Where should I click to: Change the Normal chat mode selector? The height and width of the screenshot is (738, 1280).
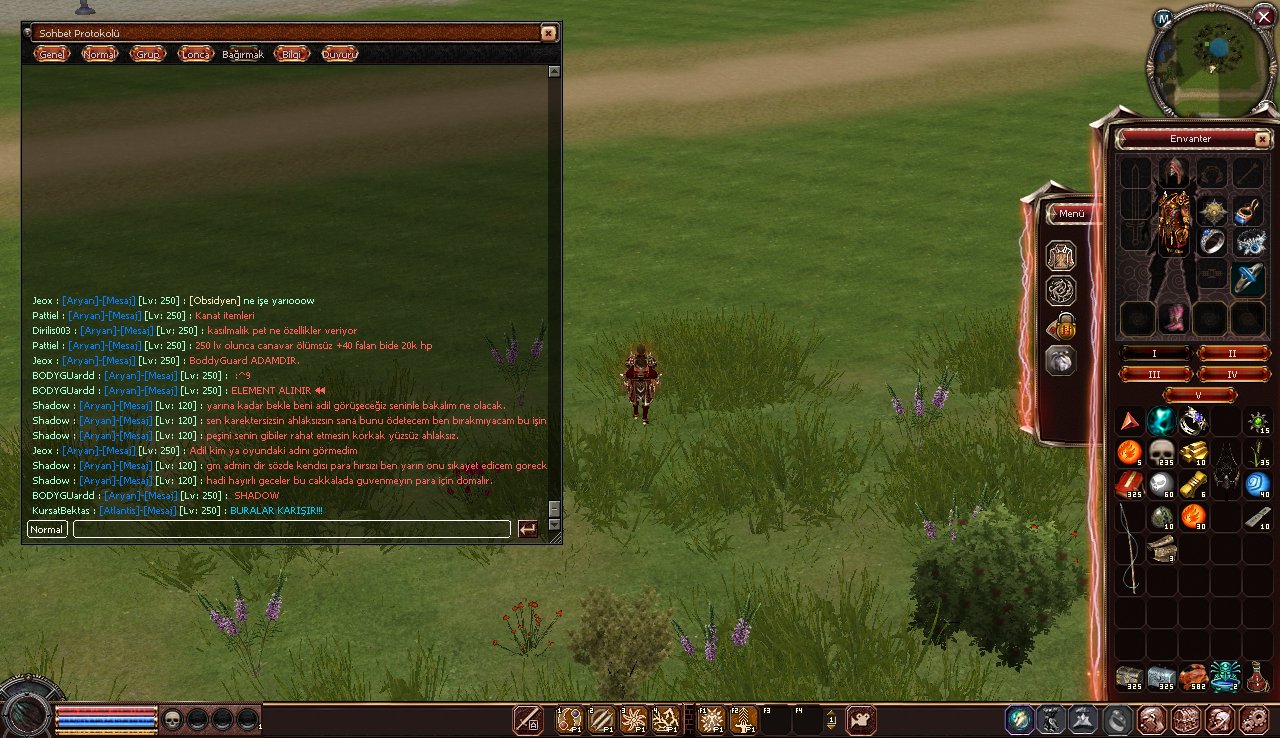tap(47, 529)
